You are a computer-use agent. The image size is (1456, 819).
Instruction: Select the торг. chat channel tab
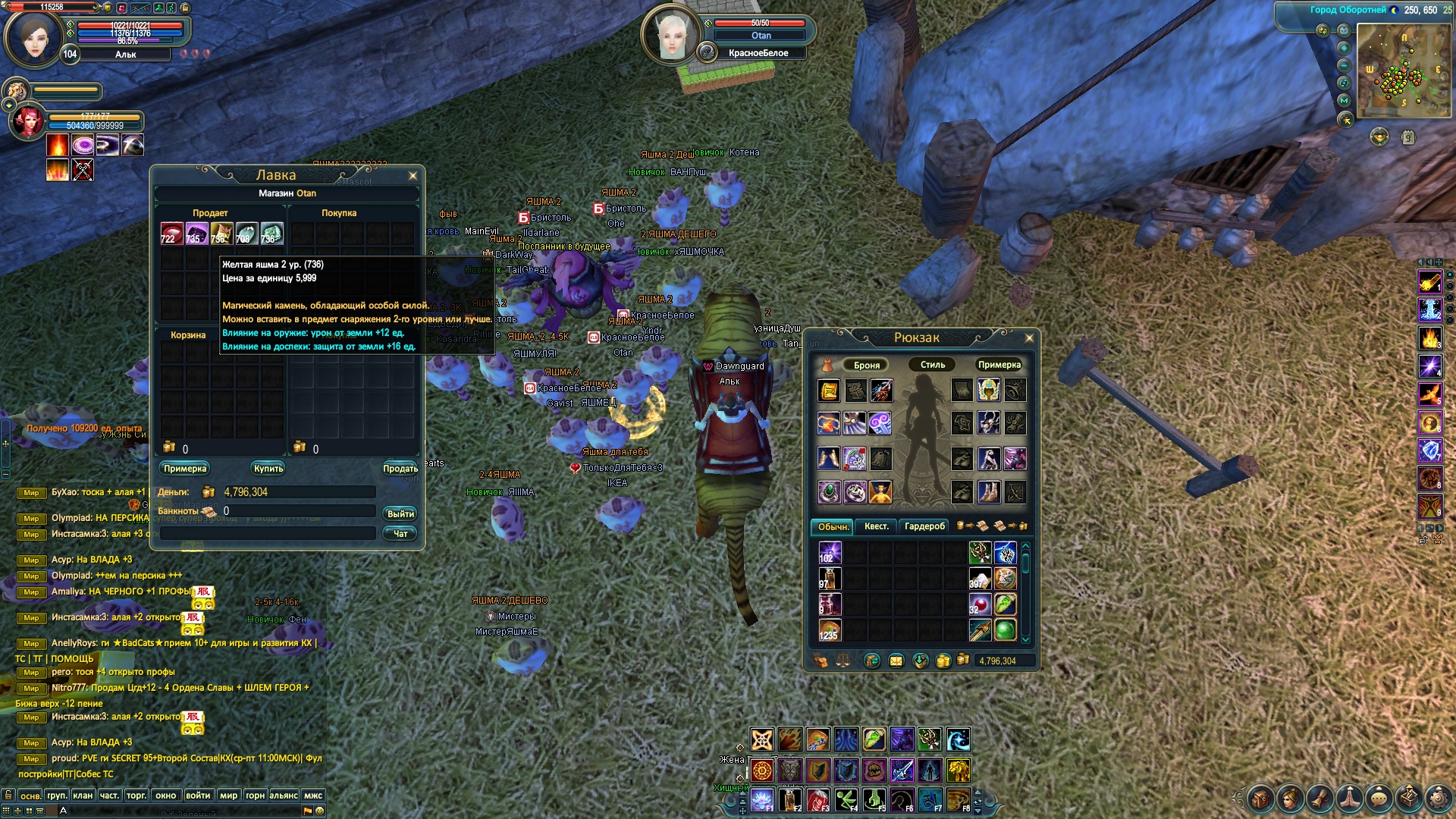(x=136, y=795)
